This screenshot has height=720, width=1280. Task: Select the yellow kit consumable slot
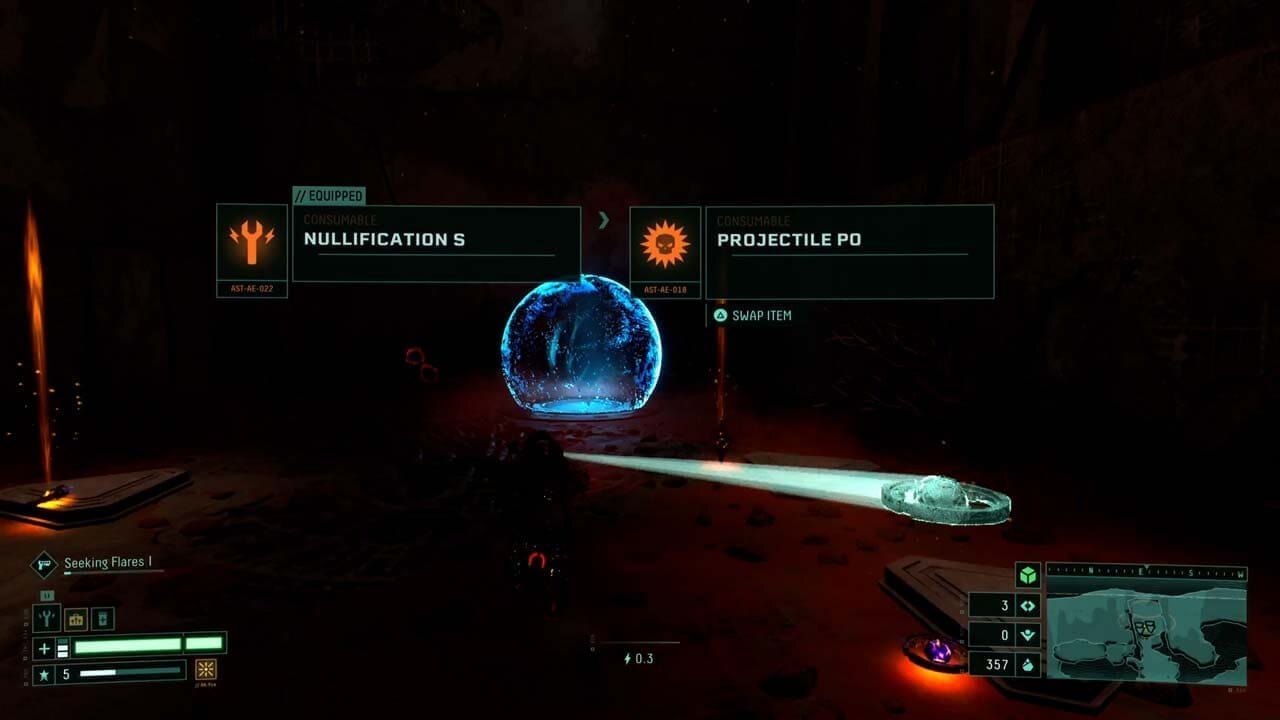76,618
